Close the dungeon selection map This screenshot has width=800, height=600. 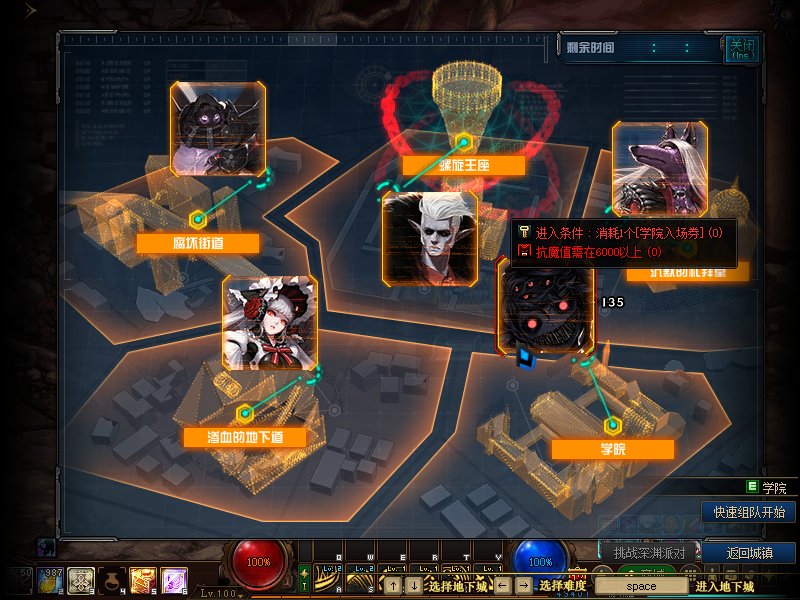point(740,48)
